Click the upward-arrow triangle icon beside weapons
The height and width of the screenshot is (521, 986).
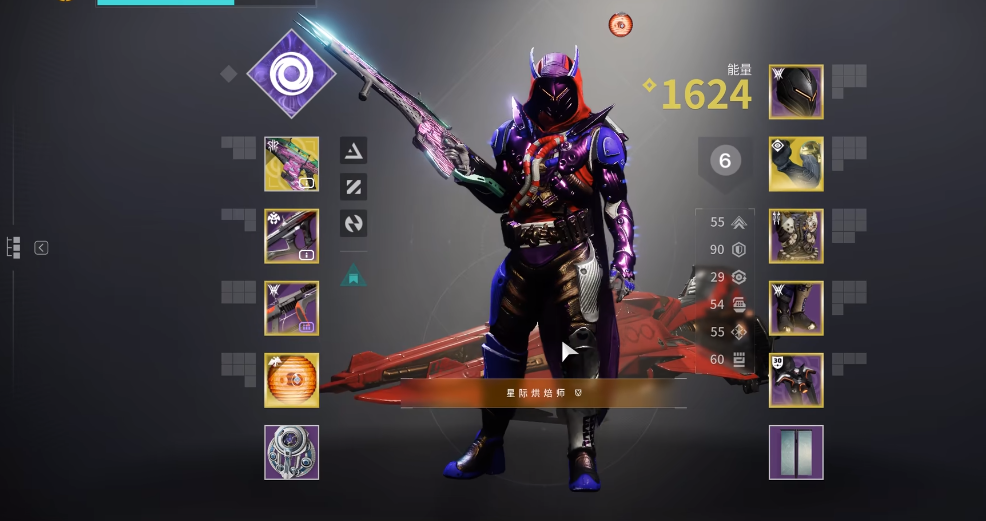[353, 151]
